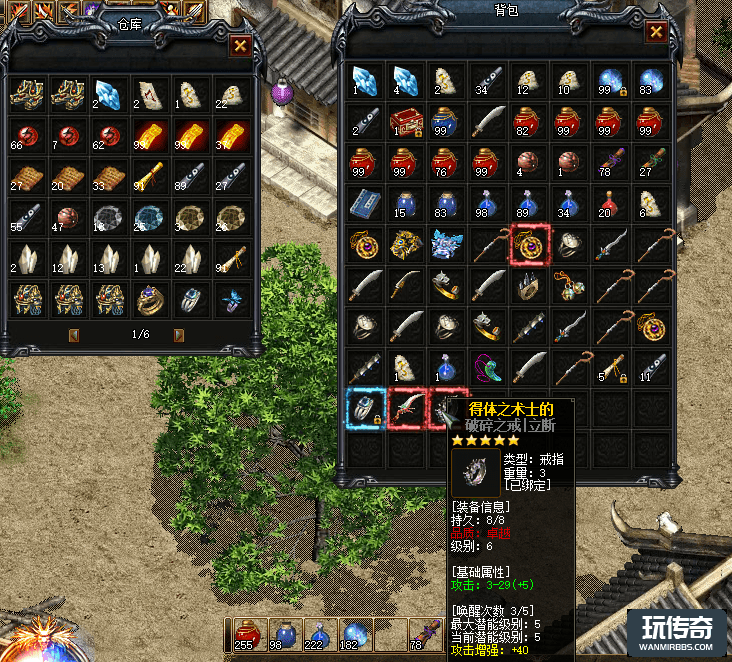The height and width of the screenshot is (662, 732).
Task: Select the warehouse scroll stack of 89
Action: 190,176
